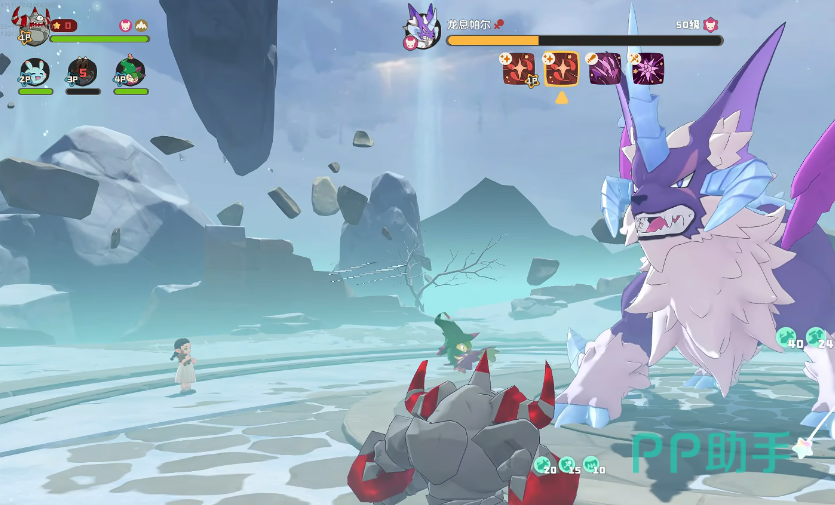Select the 2P blue rabbit portrait

[34, 72]
